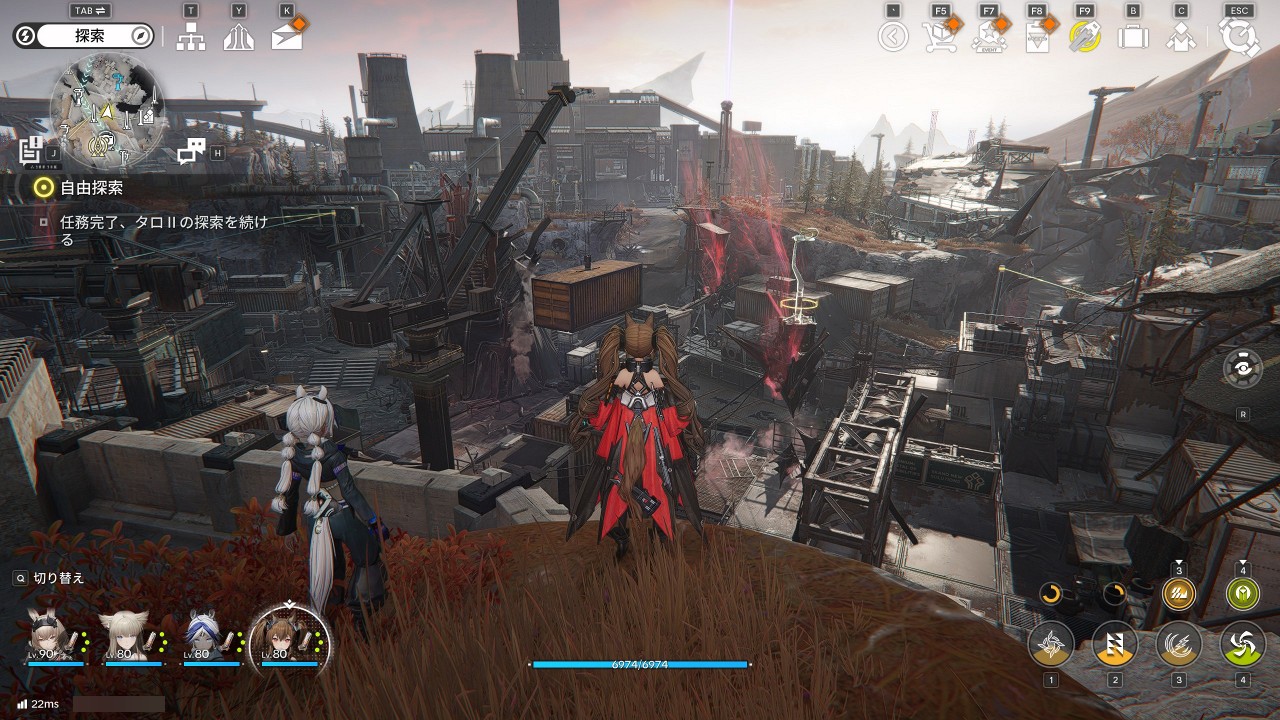1280x720 pixels.
Task: Open the triple-arrow road icon menu
Action: pos(239,37)
